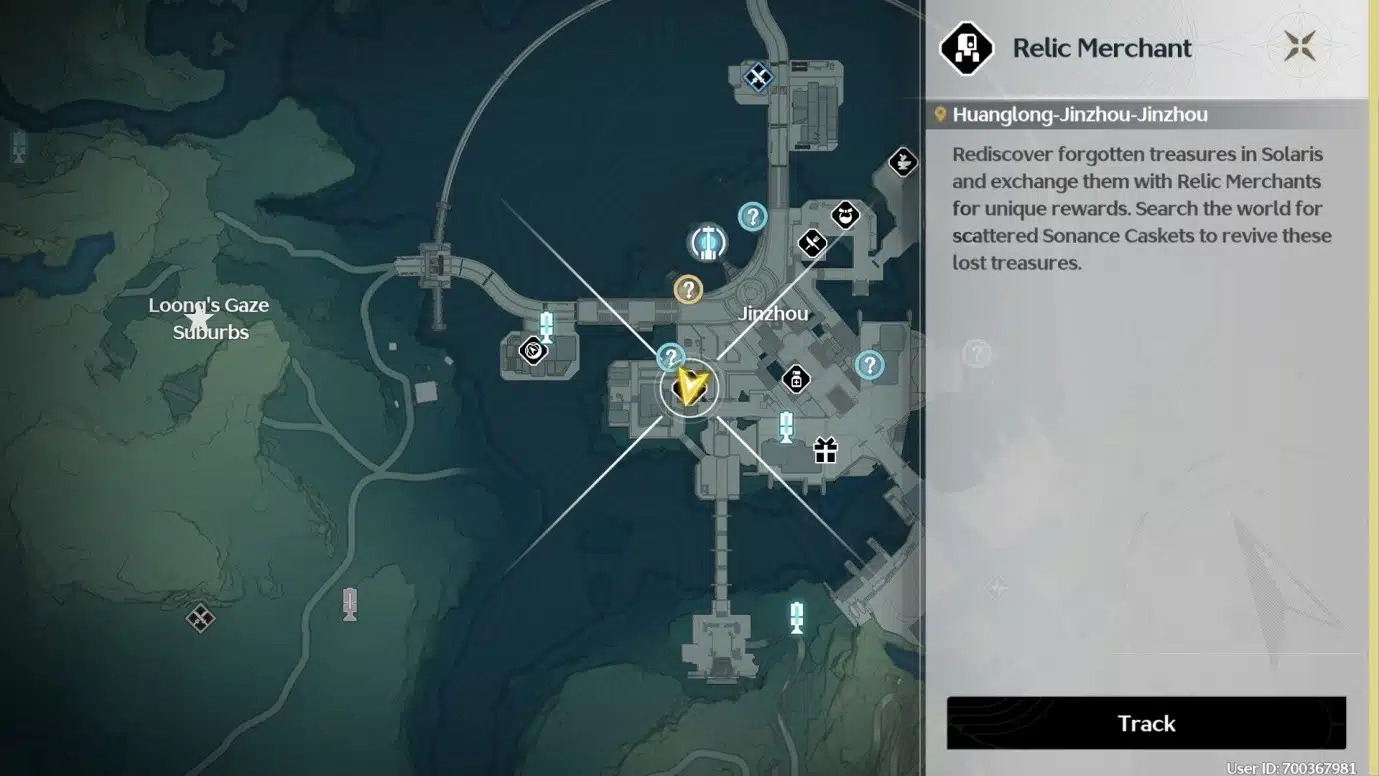The height and width of the screenshot is (776, 1379).
Task: Click the yellow arrow player position marker
Action: click(x=690, y=386)
